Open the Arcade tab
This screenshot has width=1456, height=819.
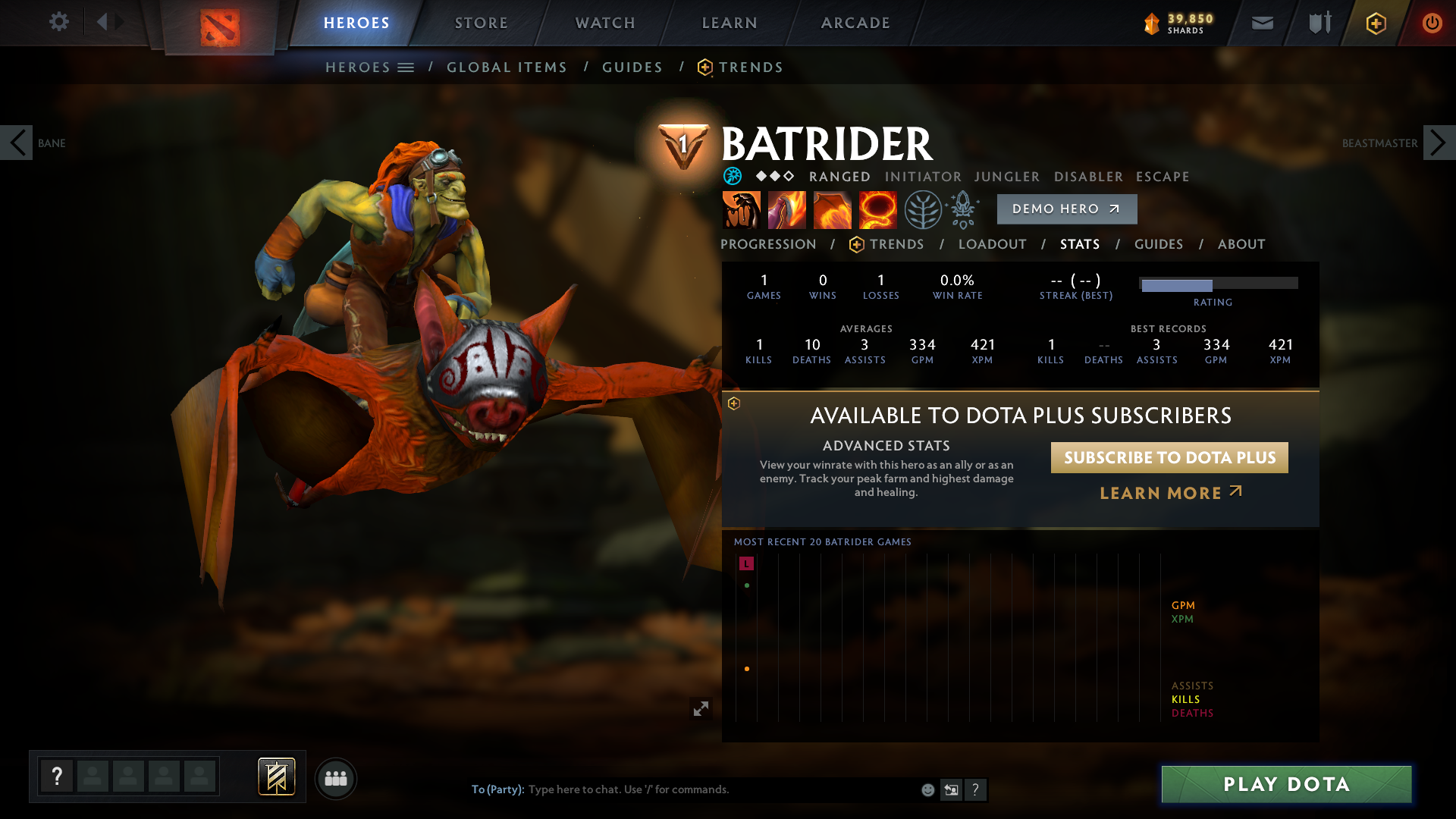pos(855,23)
